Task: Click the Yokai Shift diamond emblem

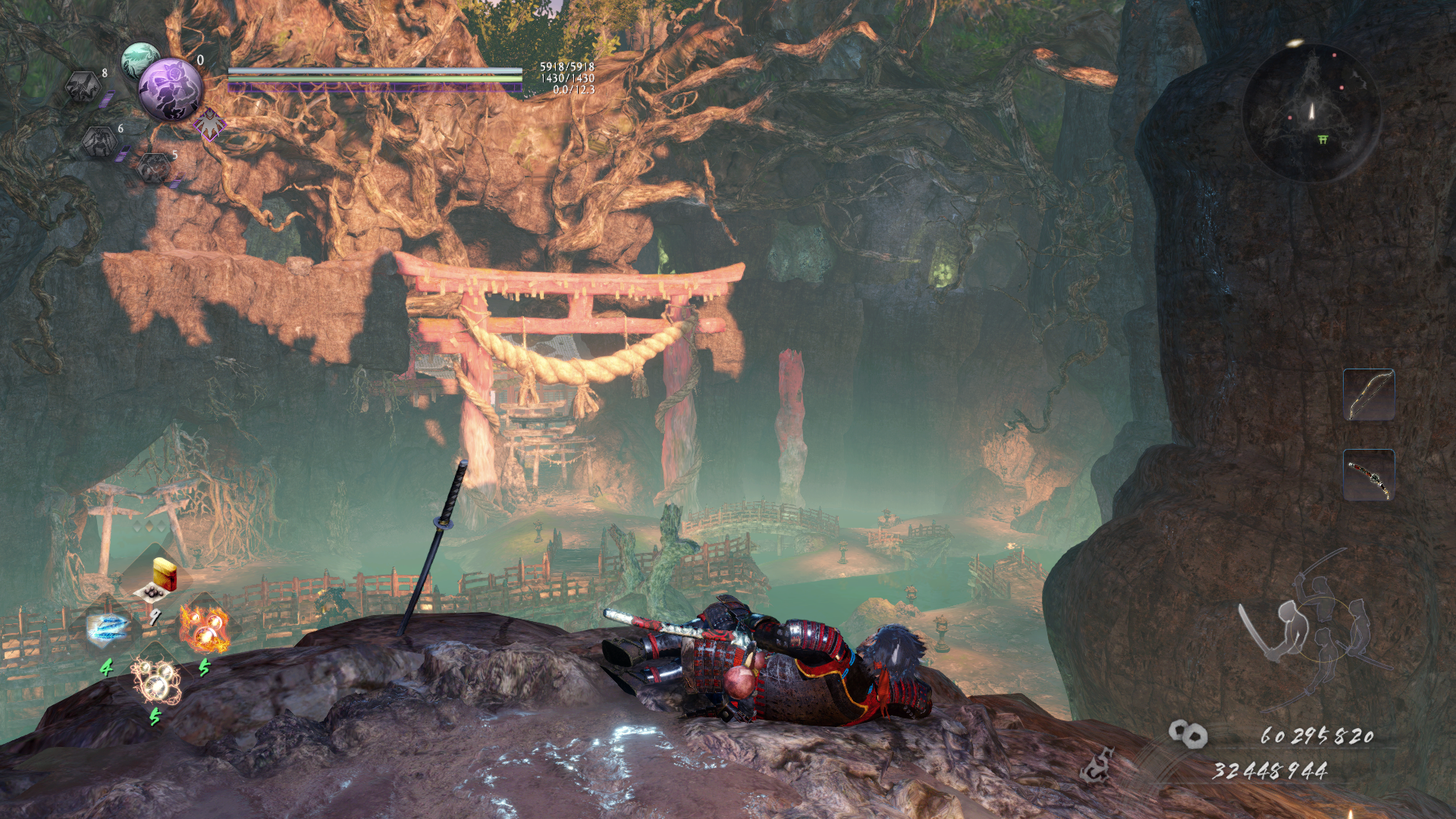Action: 209,124
